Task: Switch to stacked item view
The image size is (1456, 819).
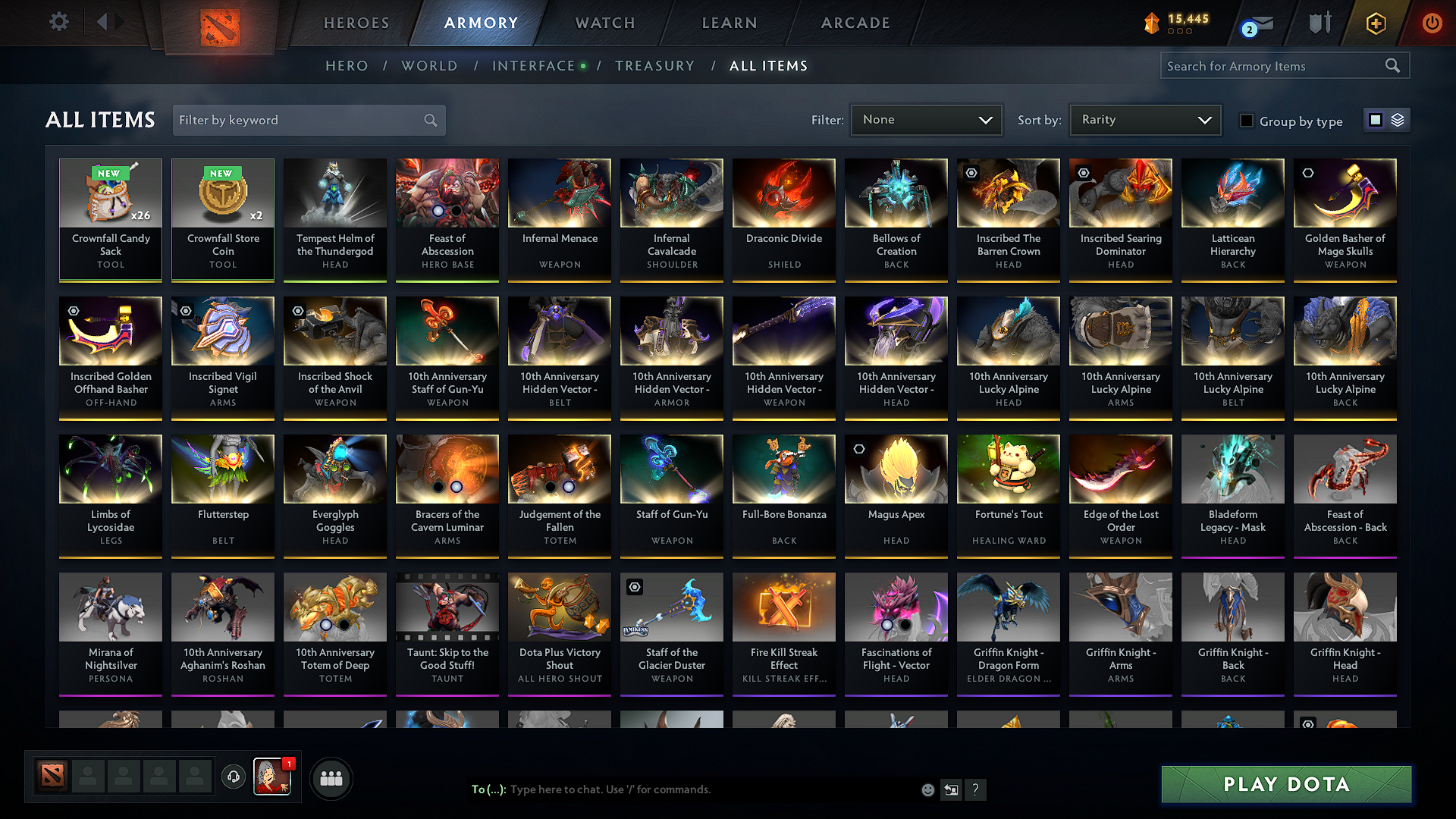Action: [x=1398, y=120]
